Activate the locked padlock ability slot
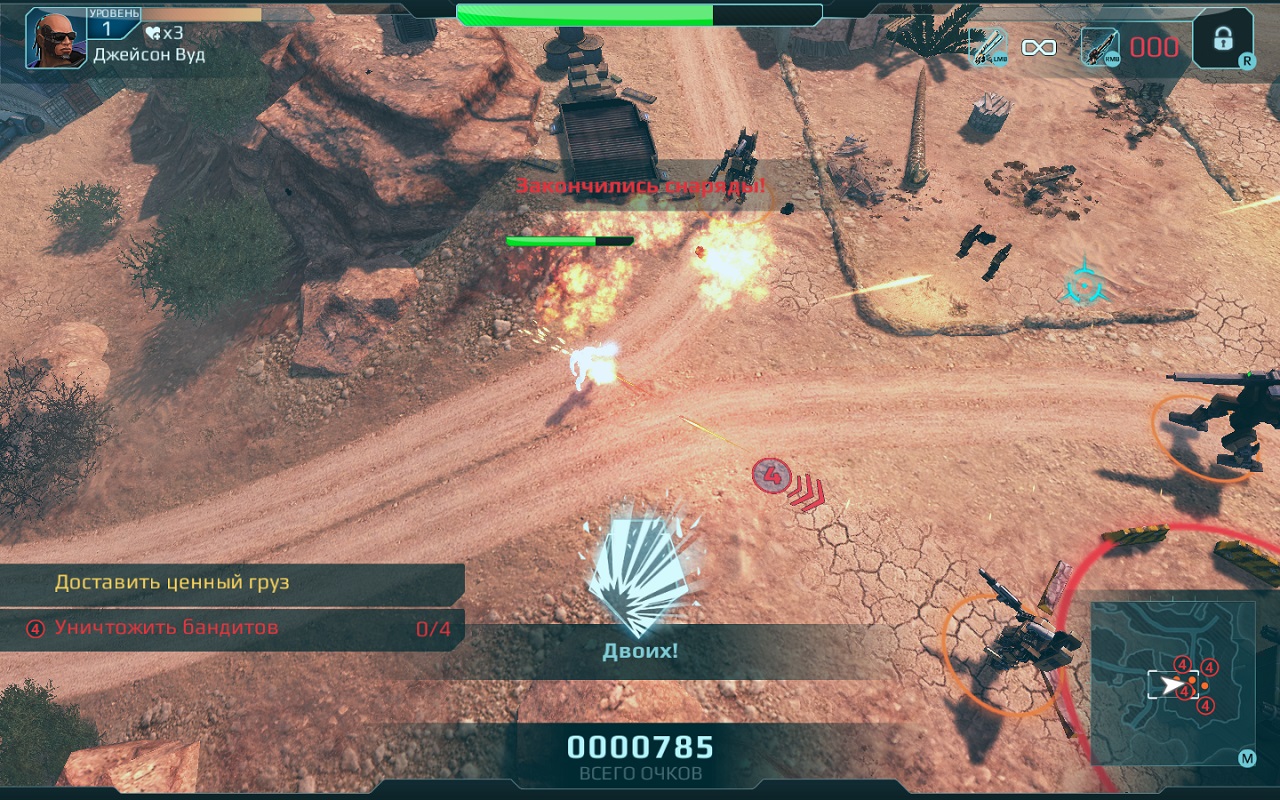This screenshot has width=1280, height=800. (x=1221, y=39)
